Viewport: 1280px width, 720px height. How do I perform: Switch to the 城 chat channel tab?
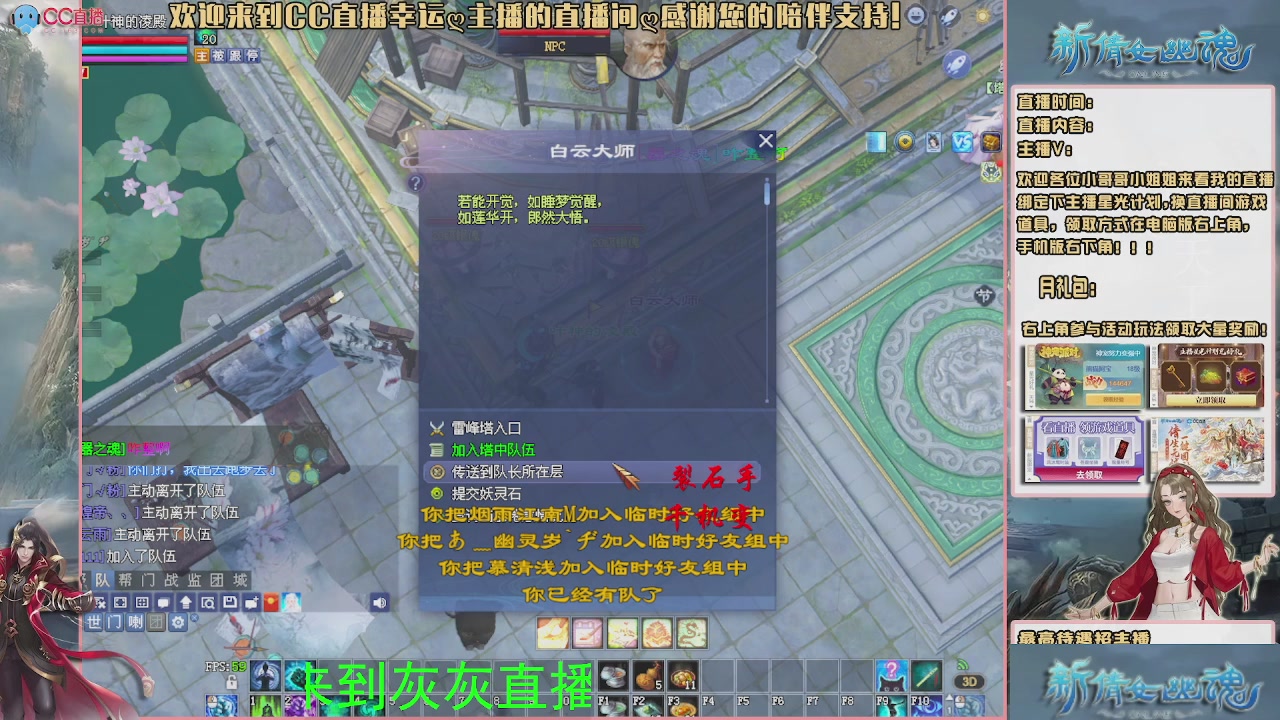click(238, 583)
